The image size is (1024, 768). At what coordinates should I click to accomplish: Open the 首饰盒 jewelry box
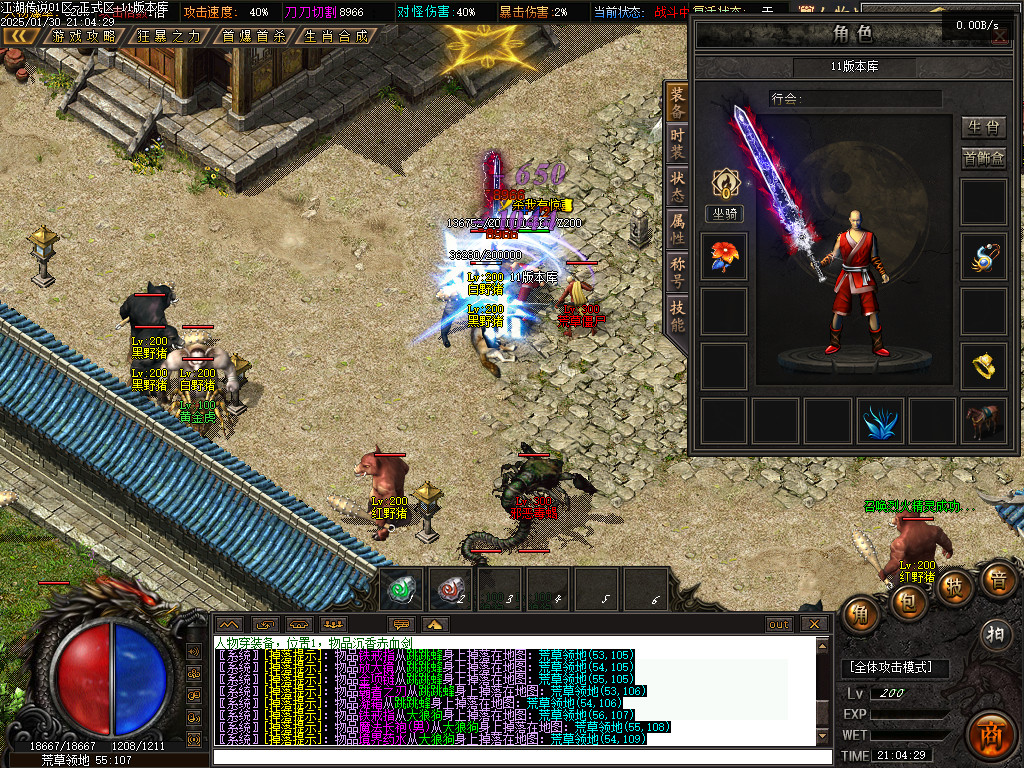[983, 159]
